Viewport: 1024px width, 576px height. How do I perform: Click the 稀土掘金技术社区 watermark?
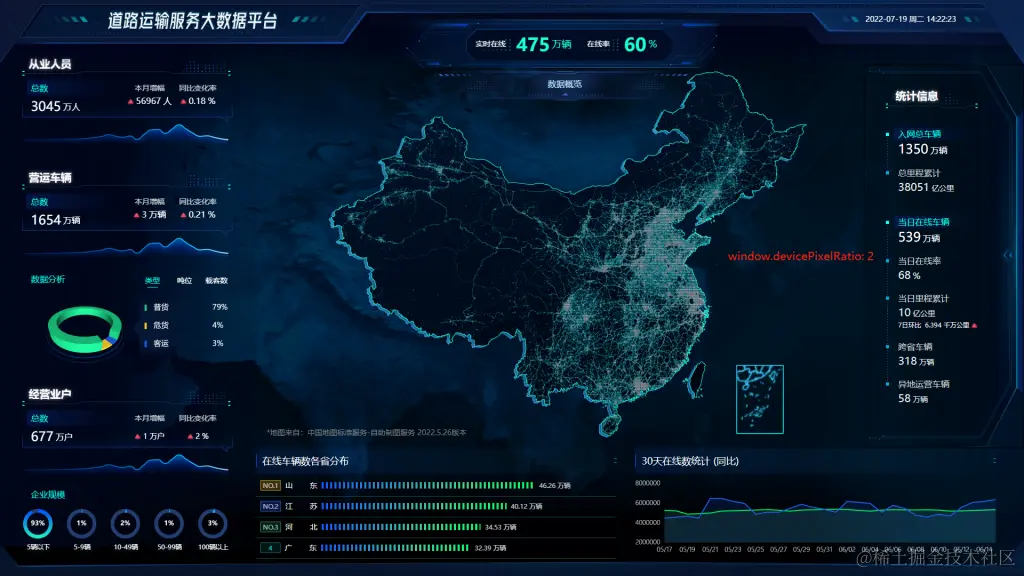coord(932,558)
